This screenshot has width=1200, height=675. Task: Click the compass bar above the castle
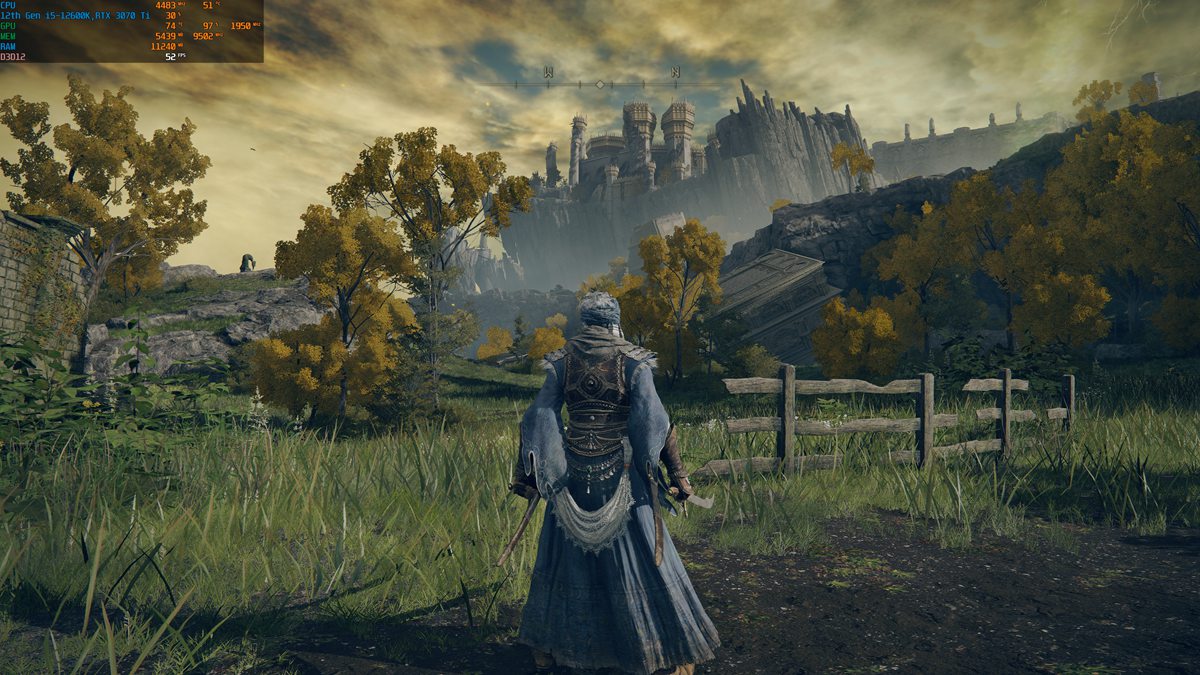(560, 85)
